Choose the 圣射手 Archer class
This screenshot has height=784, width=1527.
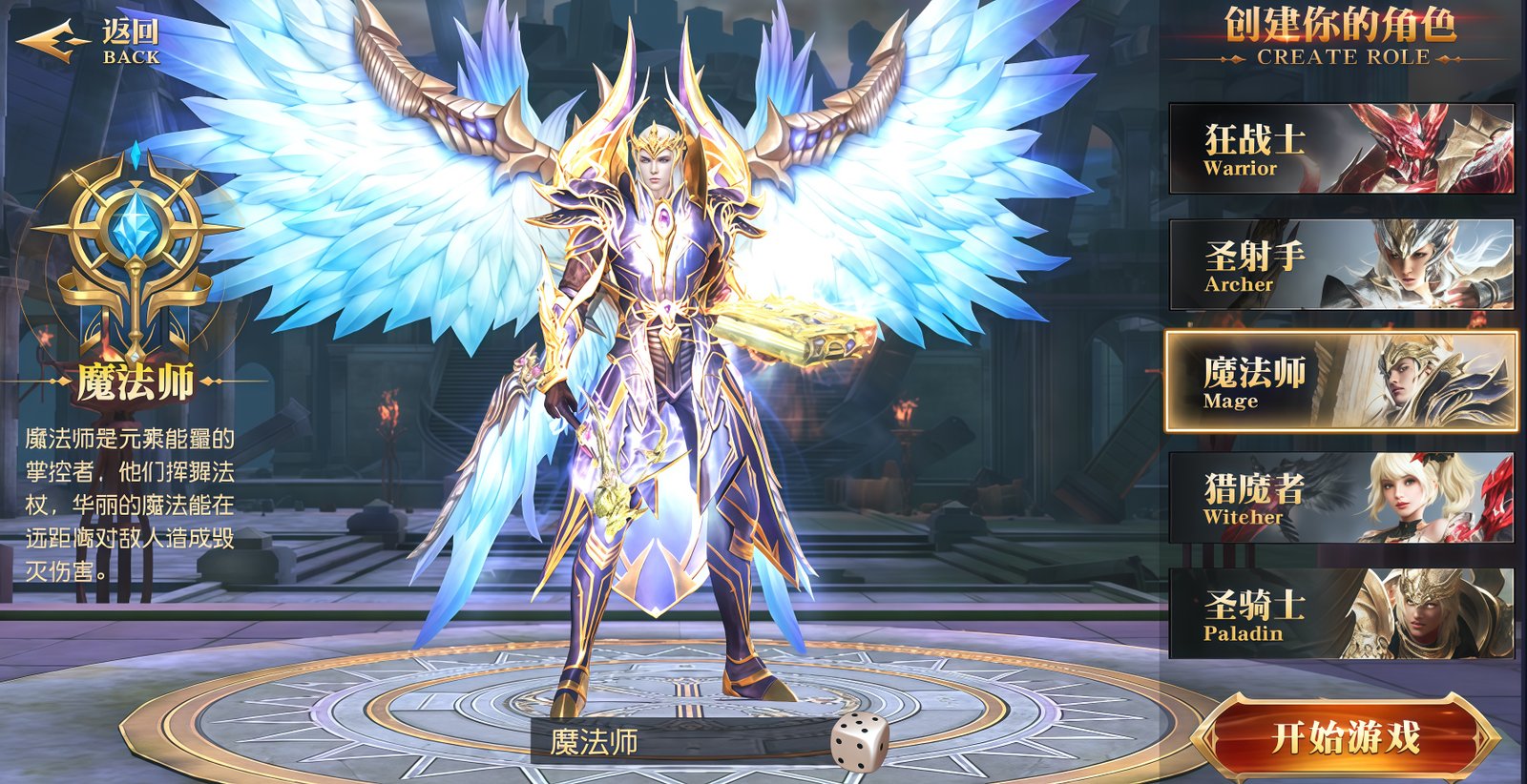(1341, 265)
